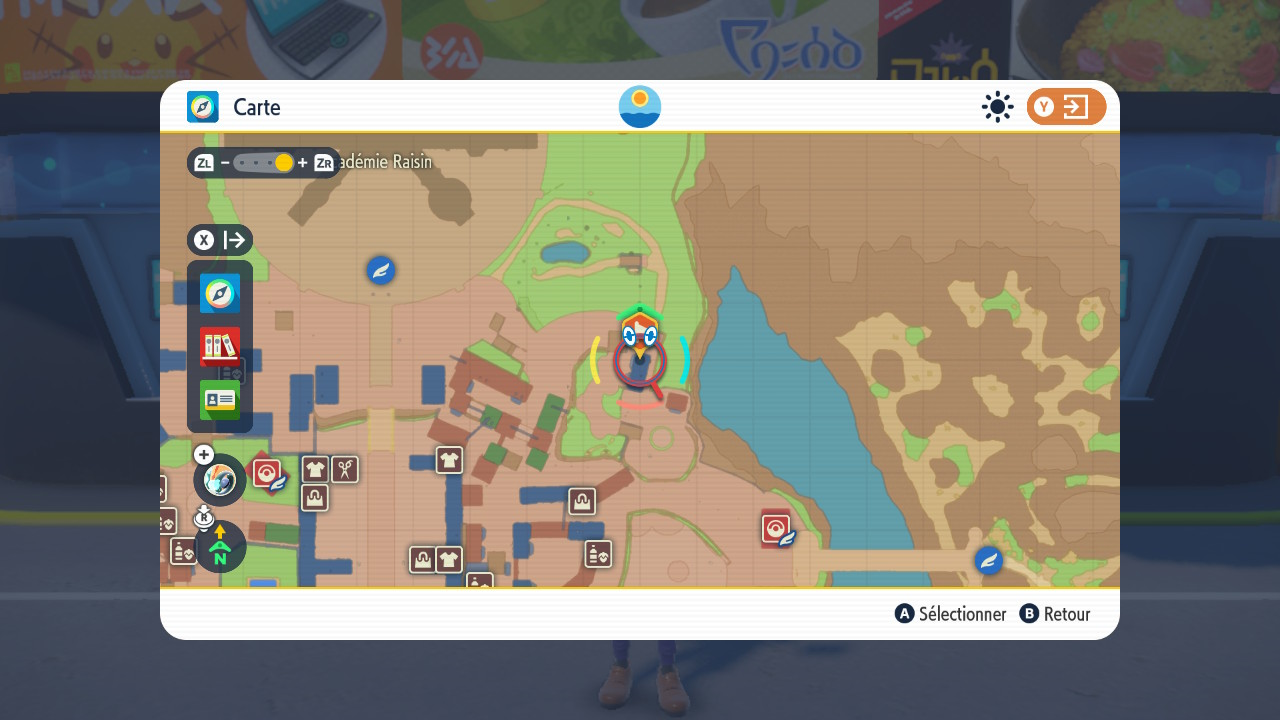The width and height of the screenshot is (1280, 720).
Task: Select the lone t-shirt shop marker
Action: [x=449, y=460]
